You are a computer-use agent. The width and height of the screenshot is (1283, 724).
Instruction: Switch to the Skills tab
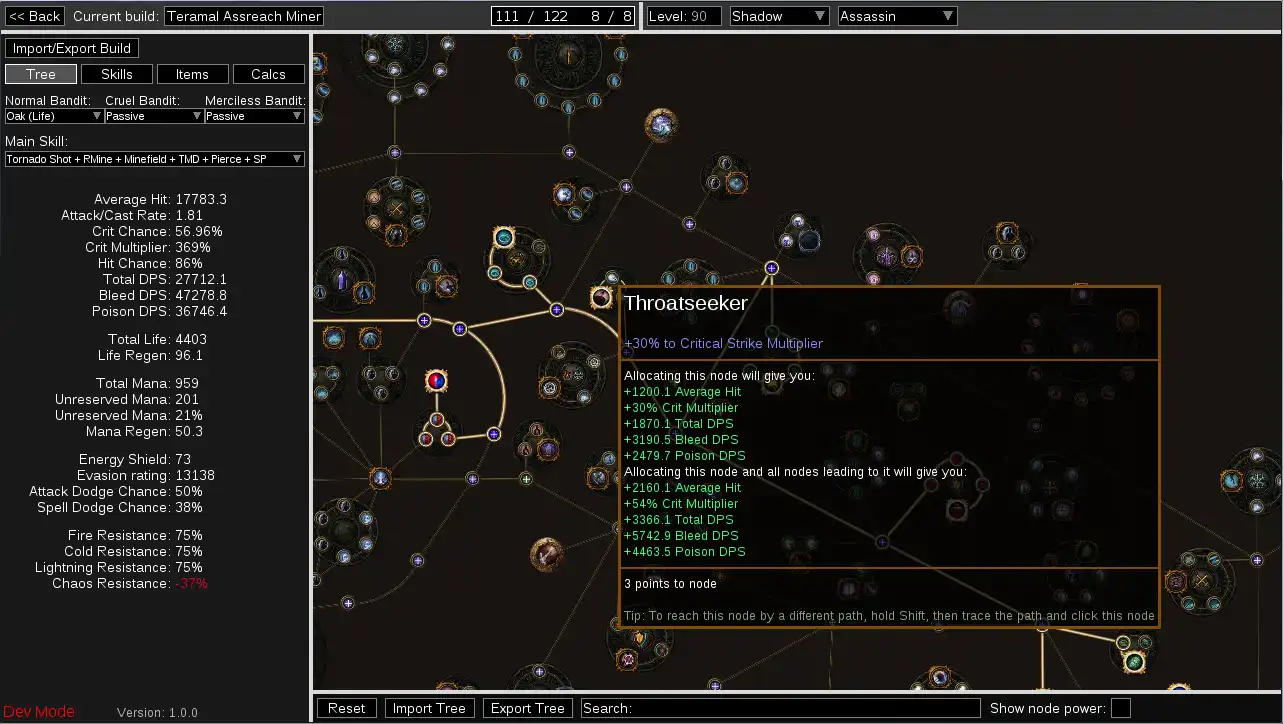(117, 74)
